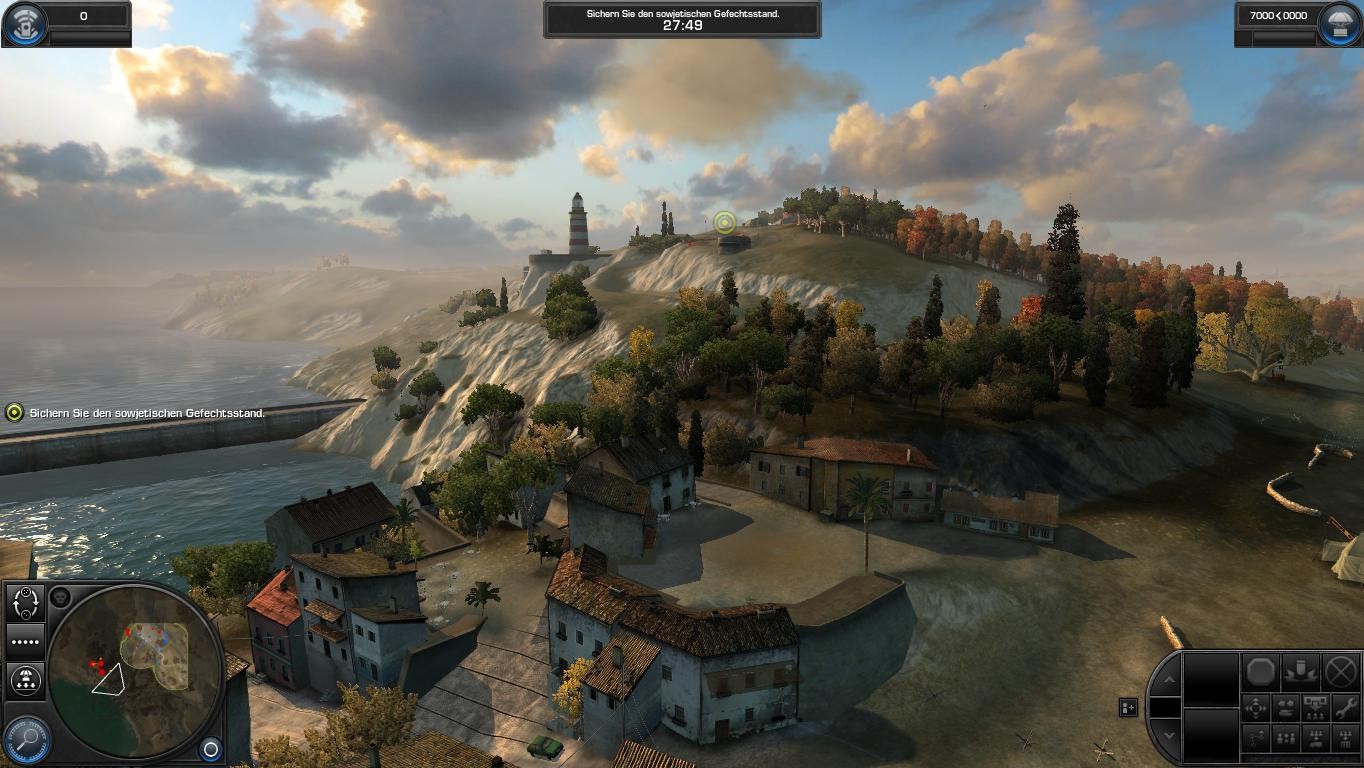The image size is (1364, 768).
Task: Select the objective marker on the hilltop
Action: 725,222
